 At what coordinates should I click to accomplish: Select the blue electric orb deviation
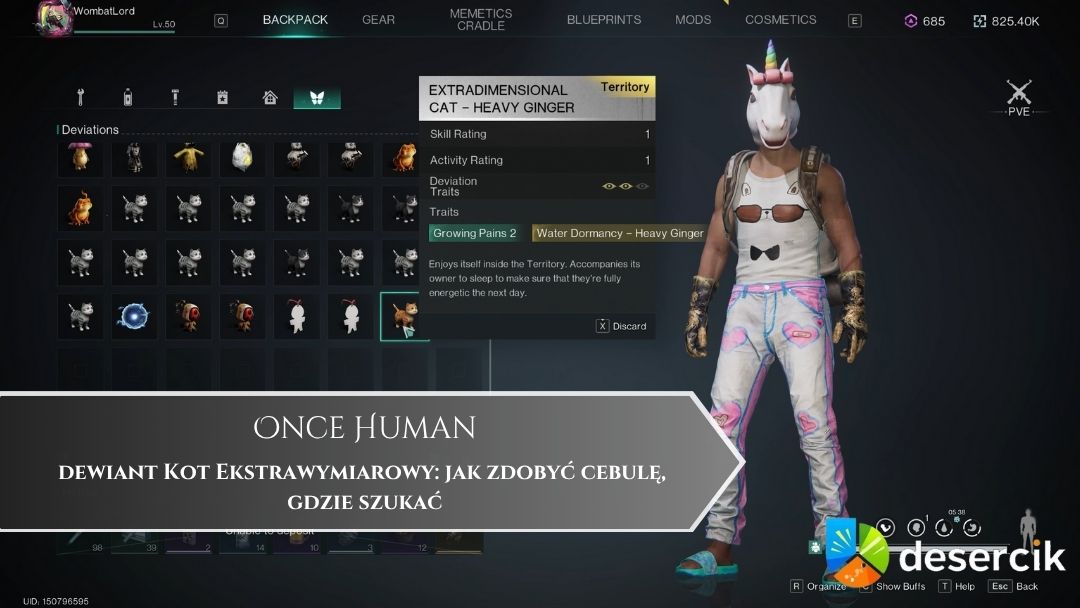coord(134,316)
